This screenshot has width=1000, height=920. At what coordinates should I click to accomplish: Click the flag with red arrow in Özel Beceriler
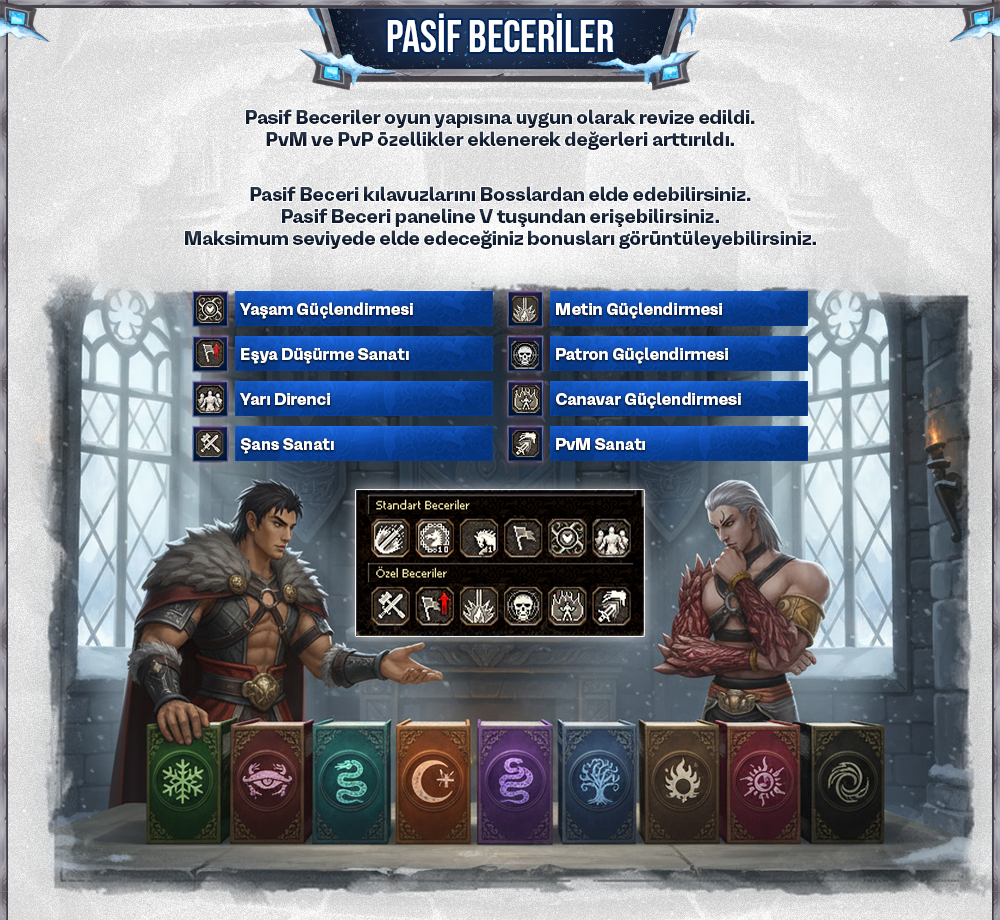coord(434,606)
